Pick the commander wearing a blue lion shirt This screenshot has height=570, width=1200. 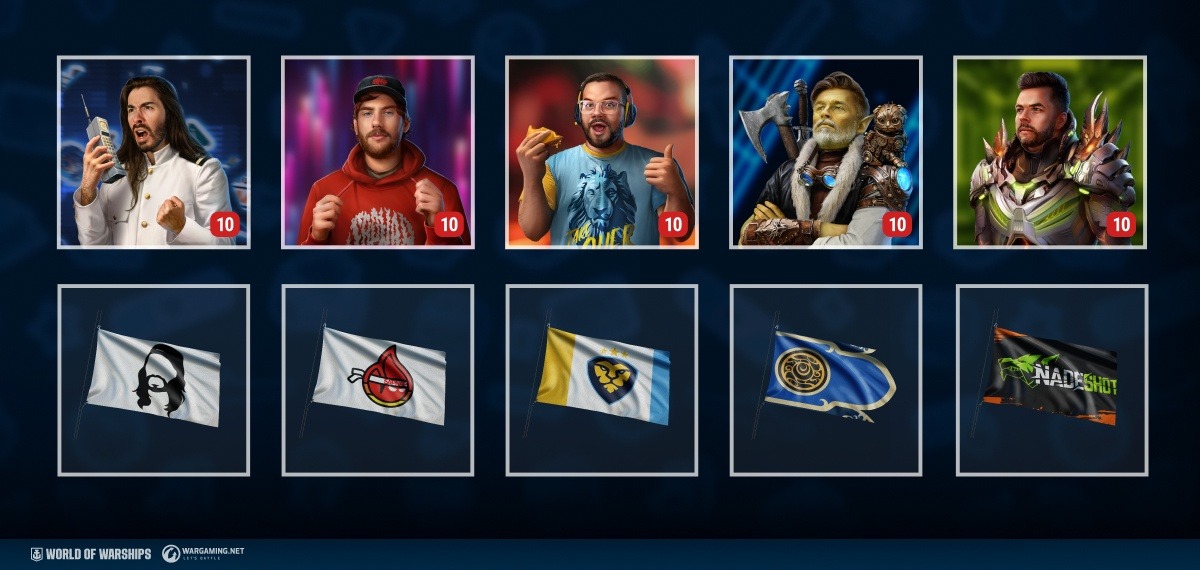[x=602, y=152]
